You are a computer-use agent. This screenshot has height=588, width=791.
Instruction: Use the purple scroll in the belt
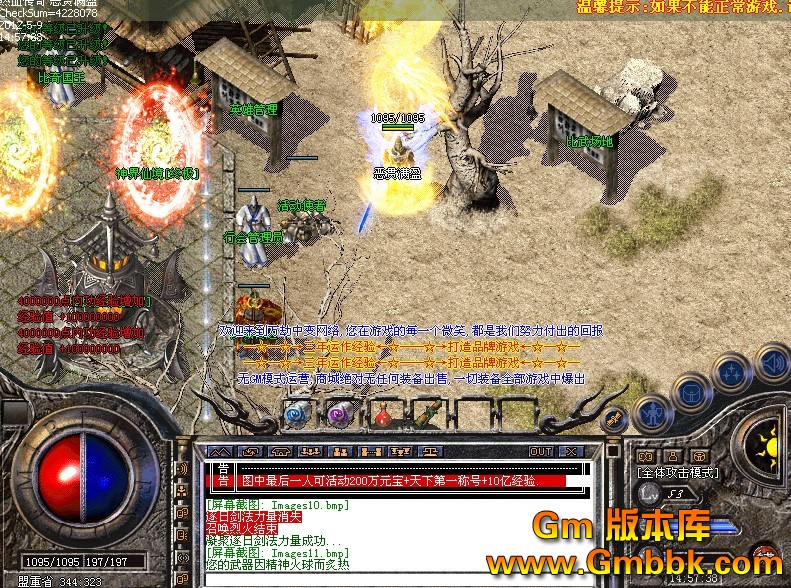click(338, 413)
